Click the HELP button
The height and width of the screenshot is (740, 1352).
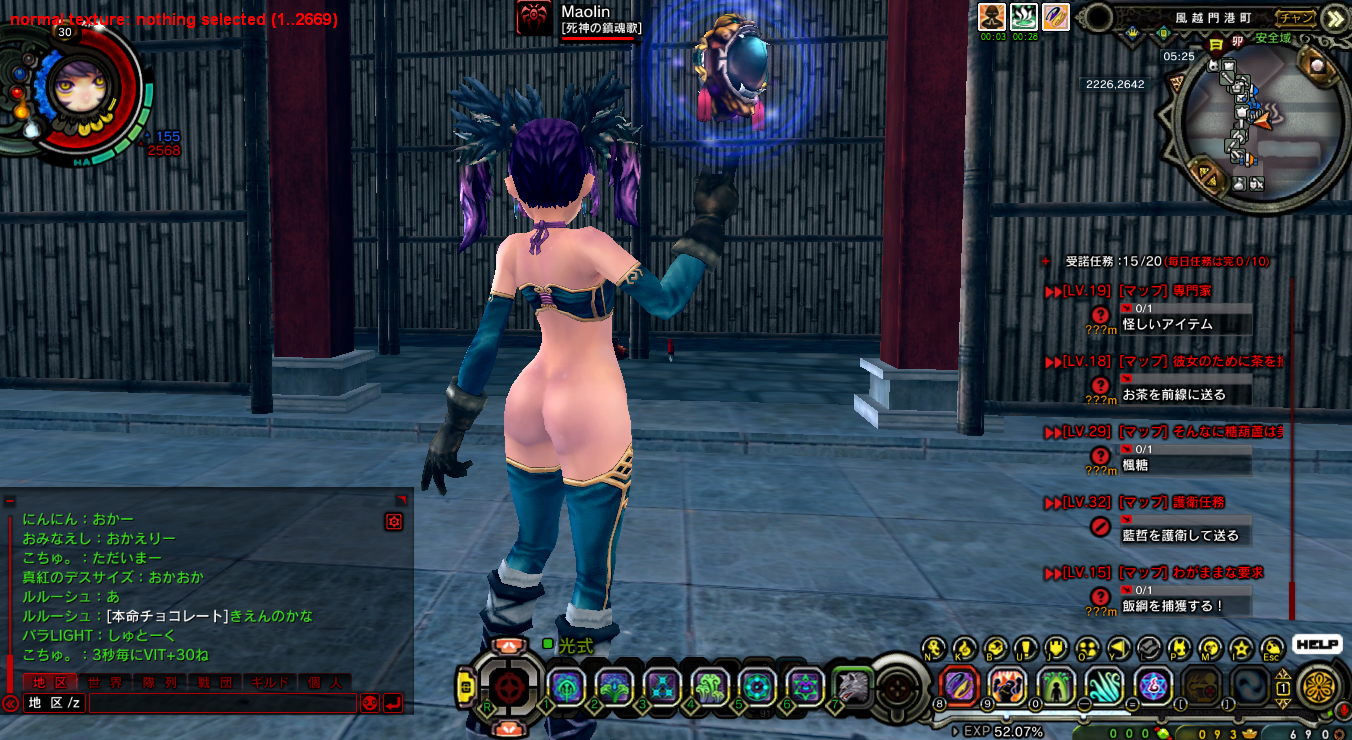tap(1317, 645)
